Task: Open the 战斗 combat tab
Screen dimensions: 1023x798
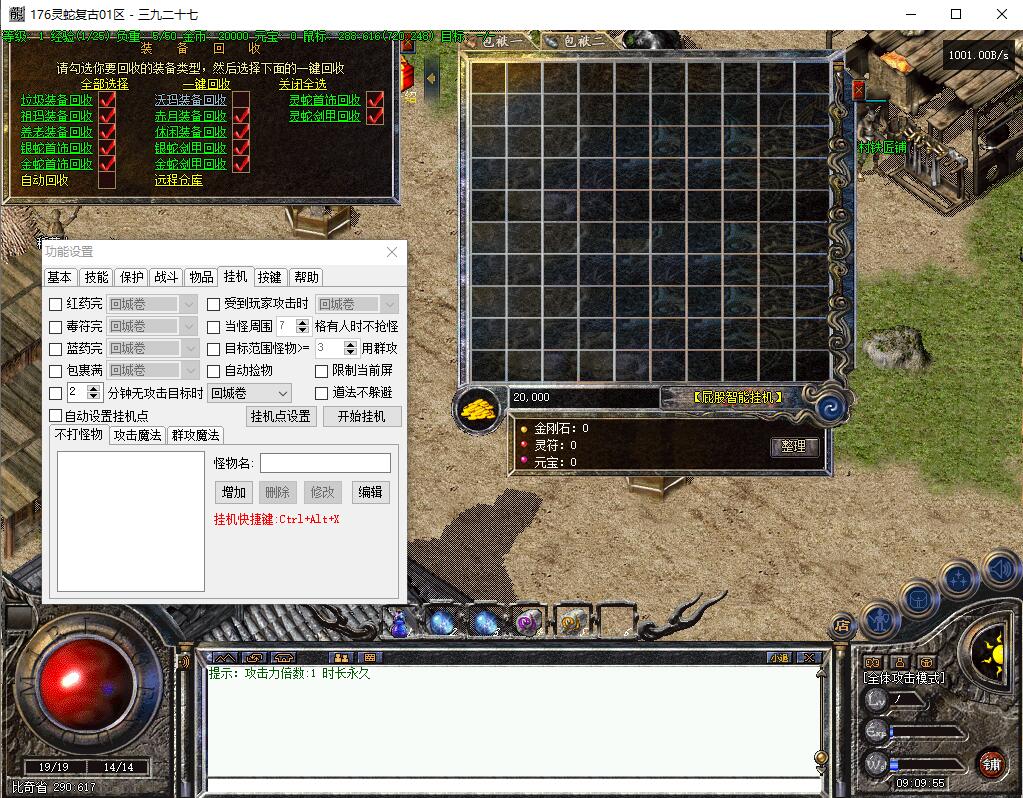Action: point(166,277)
